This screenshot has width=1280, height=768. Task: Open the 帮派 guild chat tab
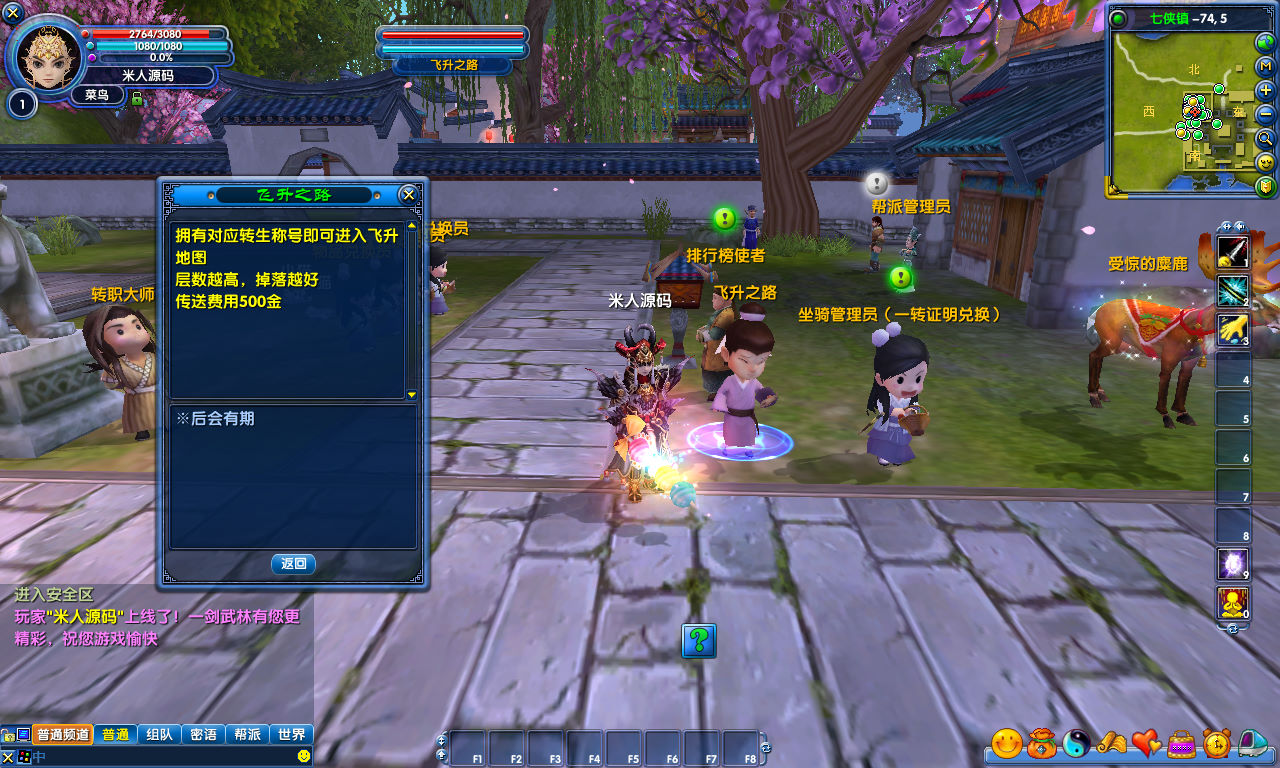247,734
